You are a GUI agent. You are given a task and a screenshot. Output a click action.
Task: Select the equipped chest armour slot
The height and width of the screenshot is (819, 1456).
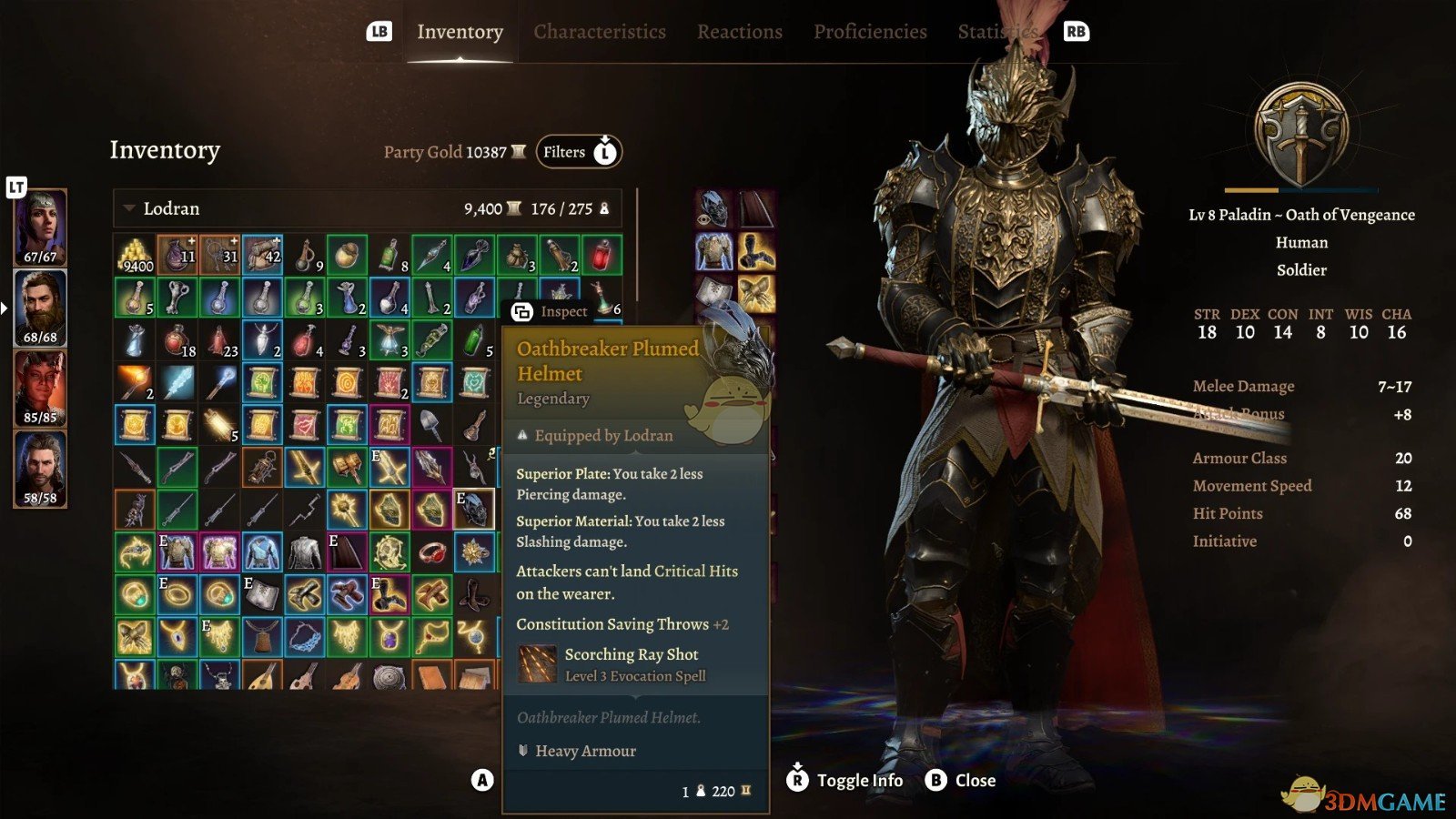[713, 250]
